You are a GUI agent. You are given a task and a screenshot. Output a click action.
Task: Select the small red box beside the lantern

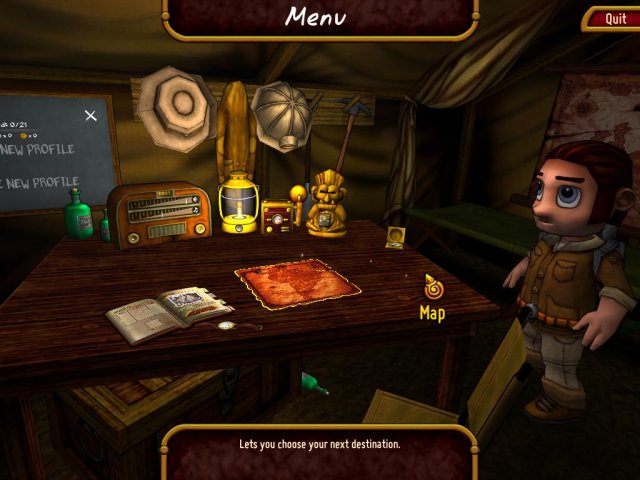(277, 215)
